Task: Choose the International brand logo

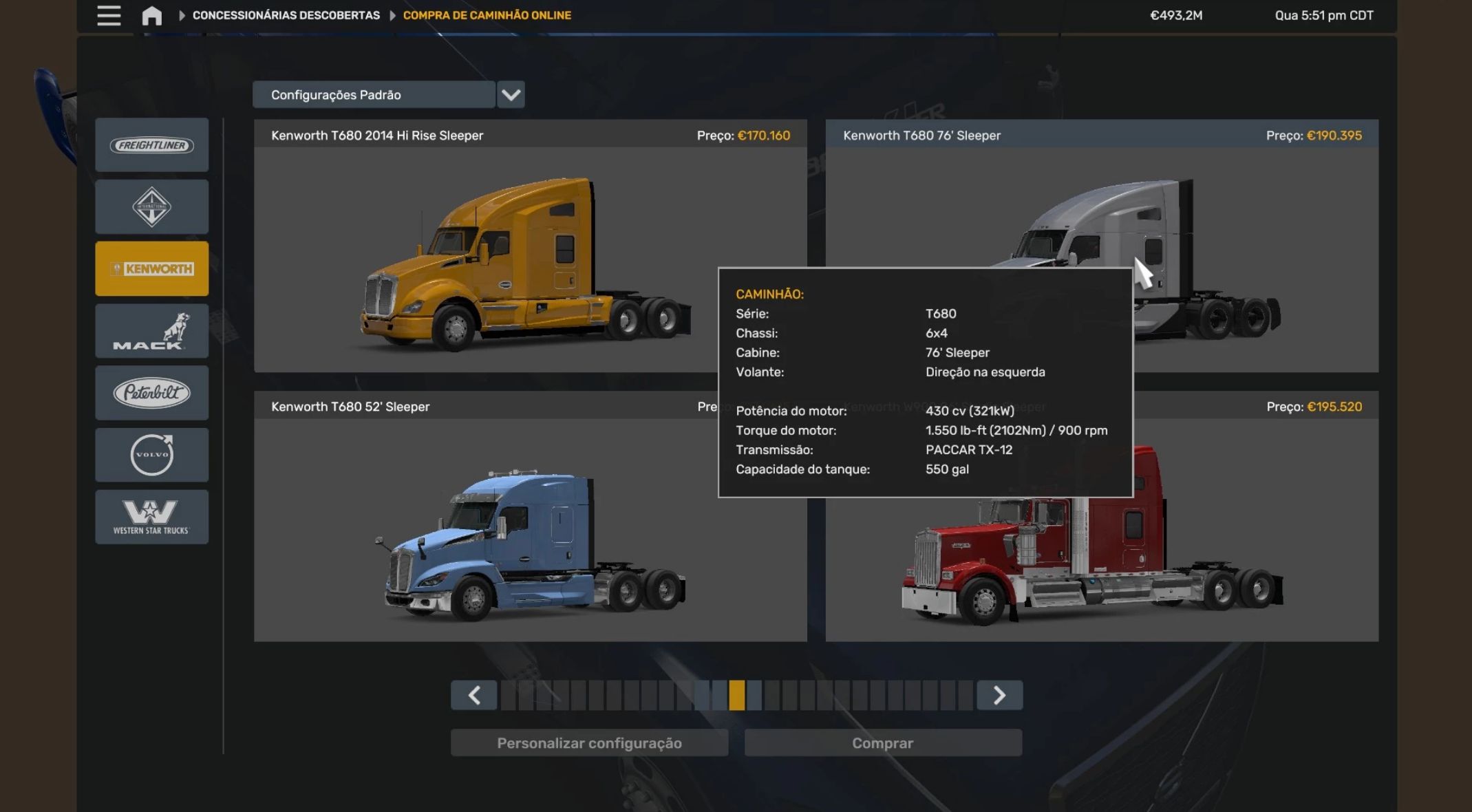Action: (151, 206)
